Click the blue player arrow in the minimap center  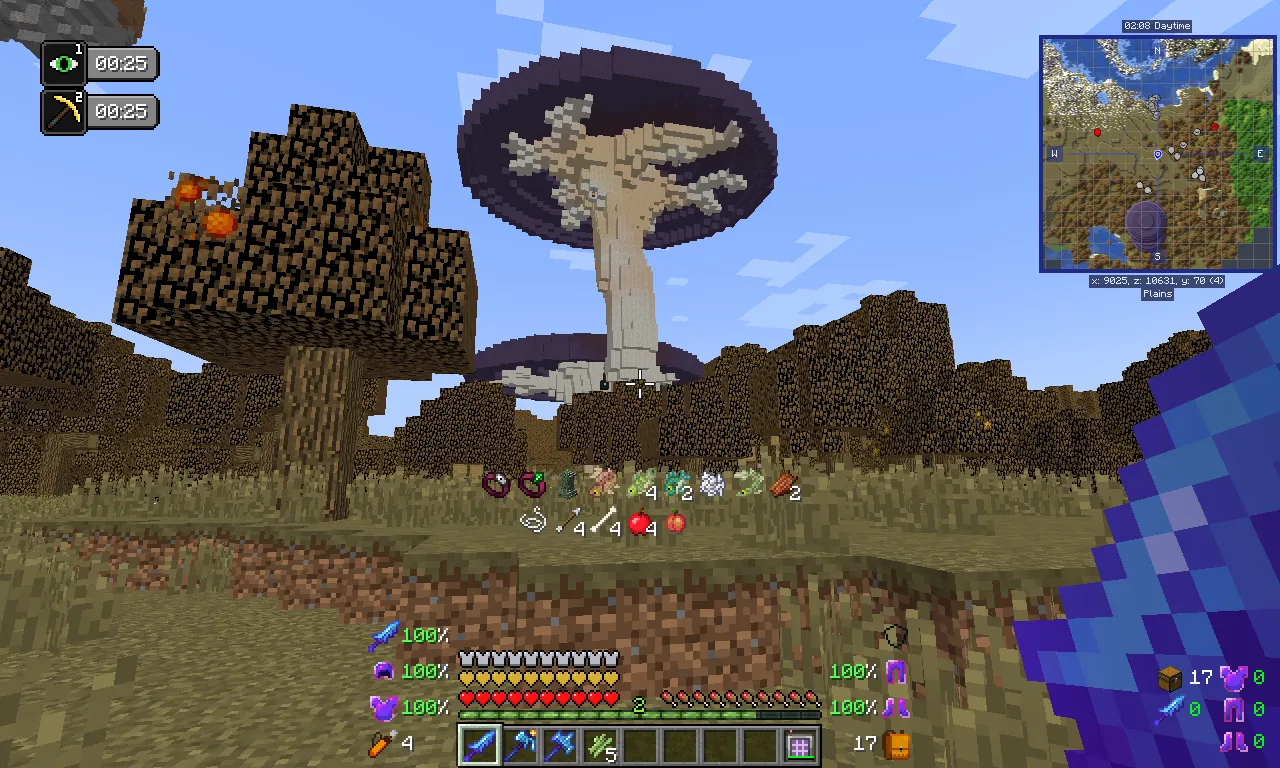(1160, 152)
